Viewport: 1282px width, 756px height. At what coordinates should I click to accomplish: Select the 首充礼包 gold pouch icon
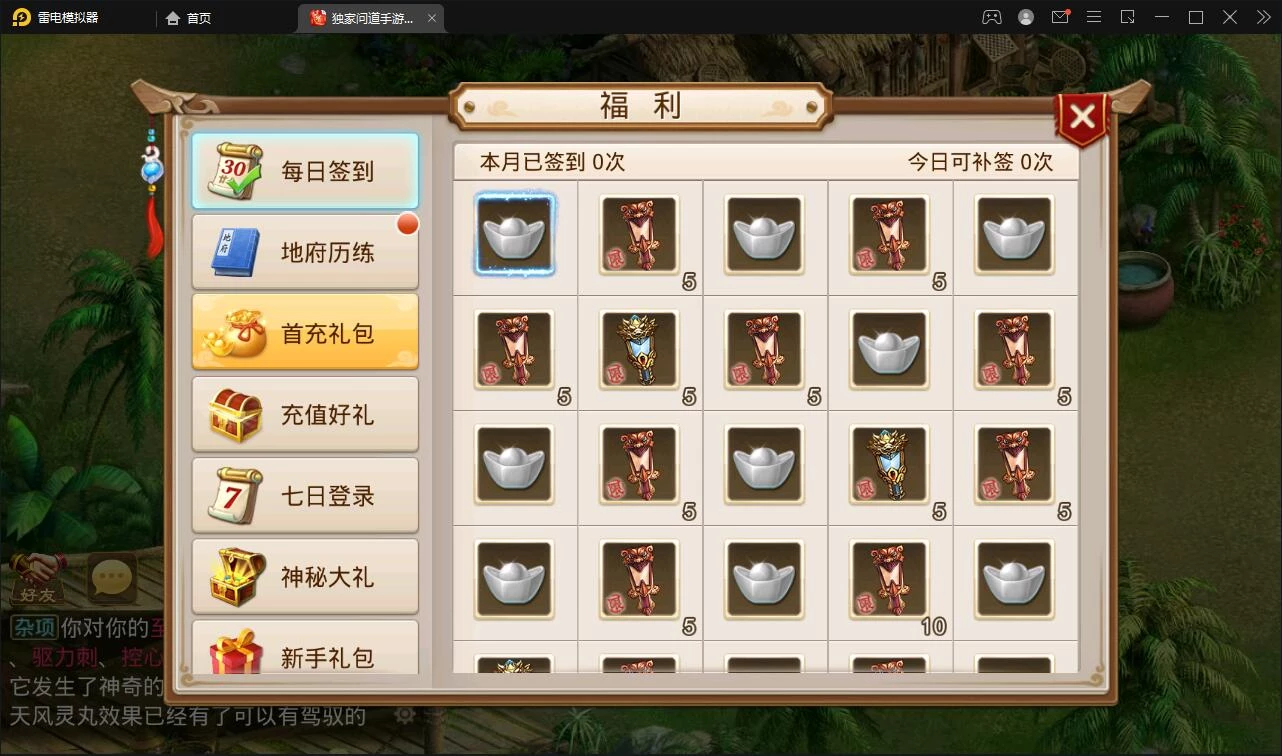coord(304,331)
